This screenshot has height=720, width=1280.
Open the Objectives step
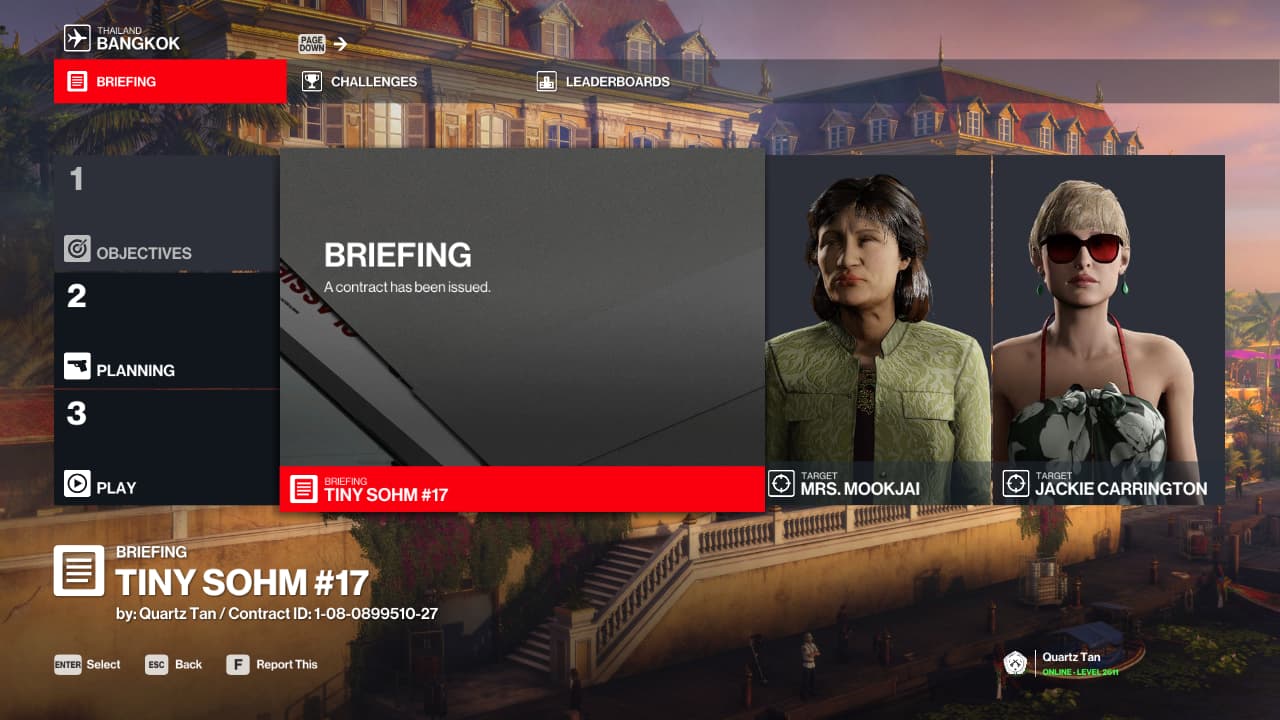(x=166, y=214)
